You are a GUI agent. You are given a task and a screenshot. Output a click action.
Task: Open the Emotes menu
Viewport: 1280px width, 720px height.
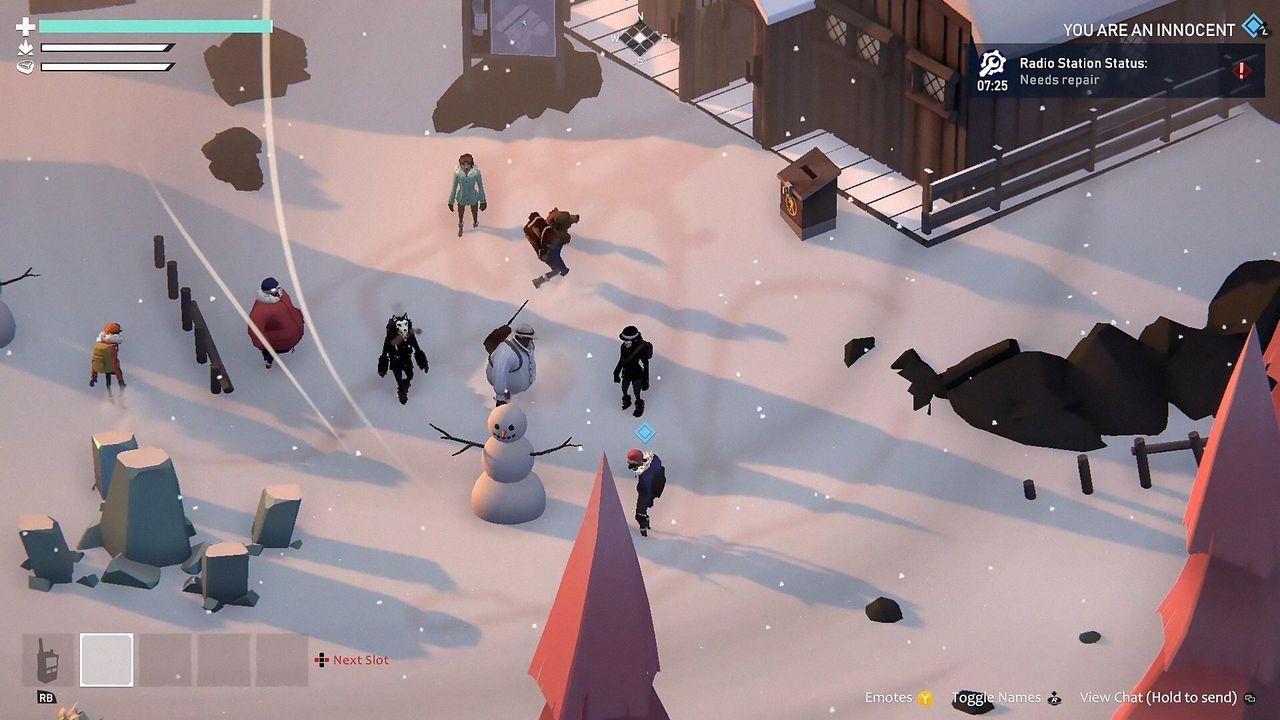click(x=890, y=697)
